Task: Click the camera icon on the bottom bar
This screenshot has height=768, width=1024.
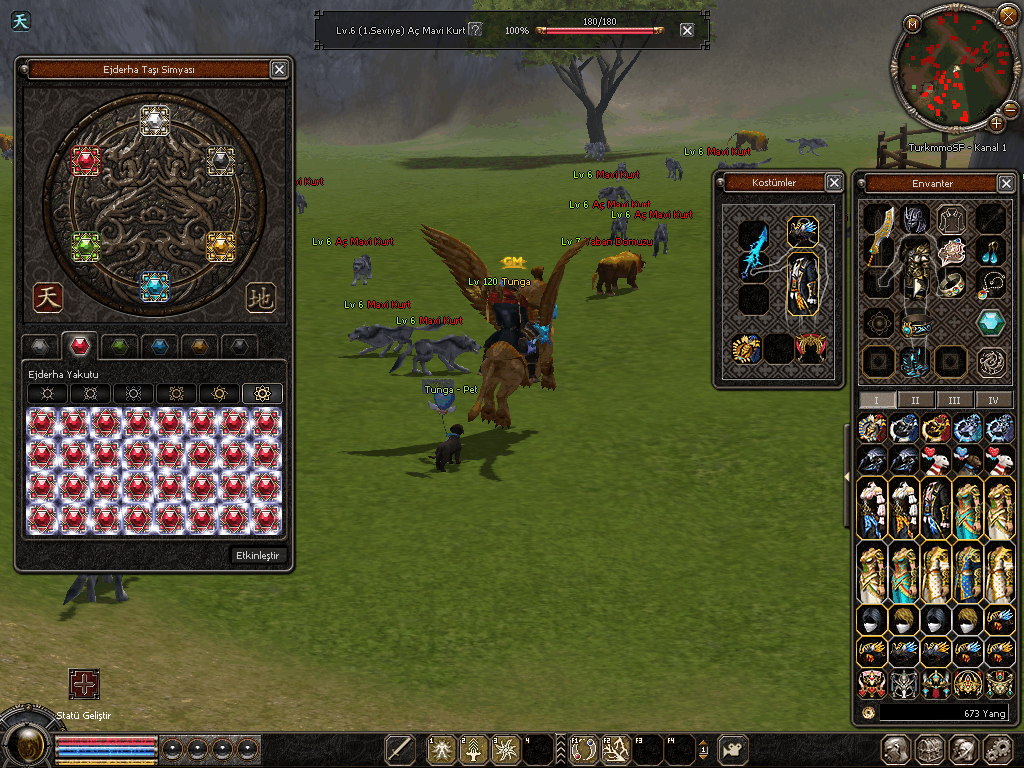Action: tap(735, 749)
